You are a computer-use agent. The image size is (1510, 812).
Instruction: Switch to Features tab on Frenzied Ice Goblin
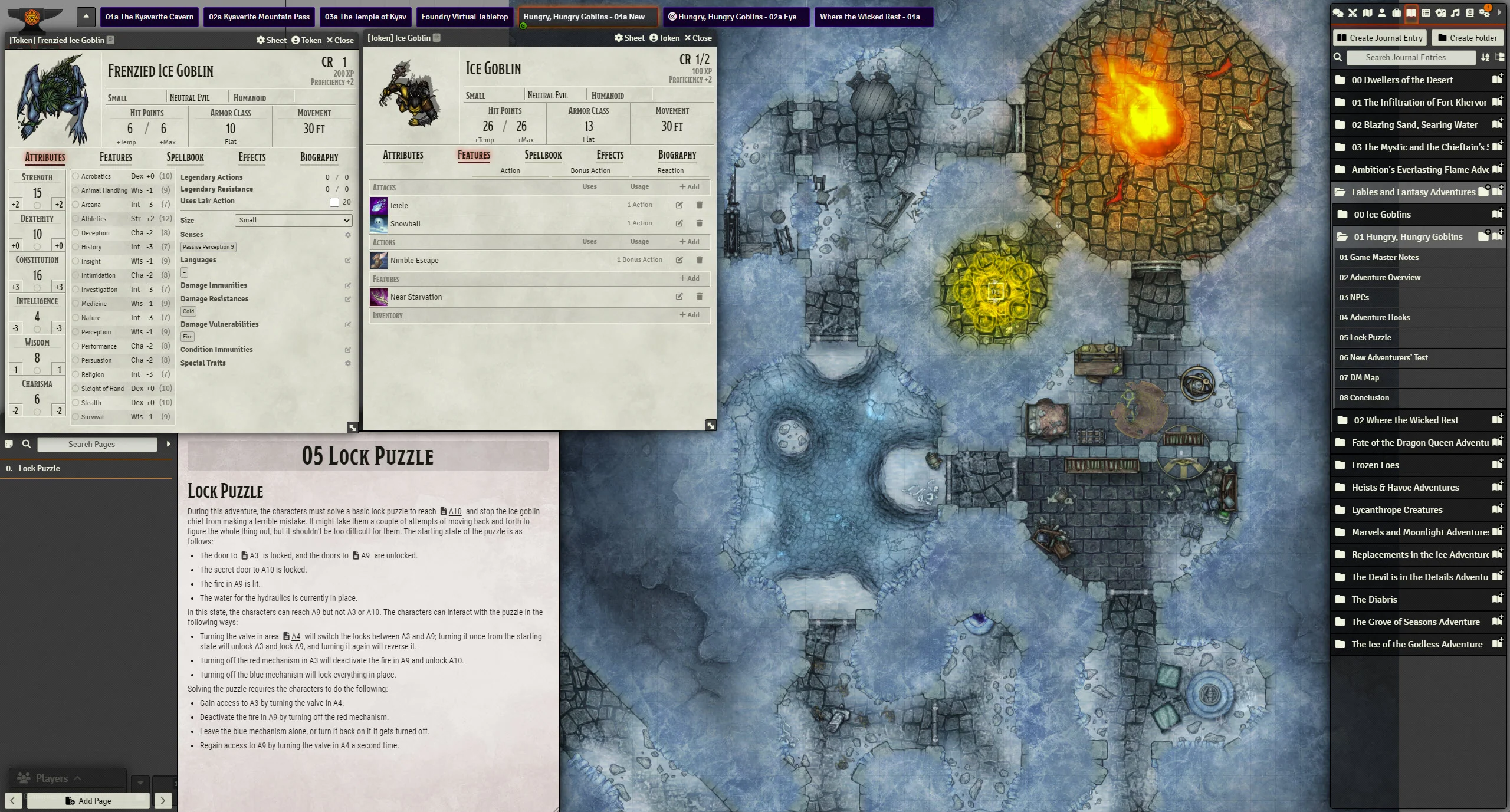tap(116, 157)
